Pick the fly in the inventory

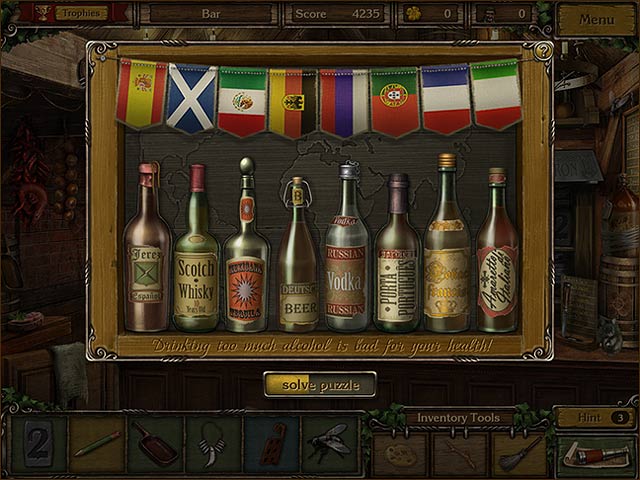tap(330, 444)
